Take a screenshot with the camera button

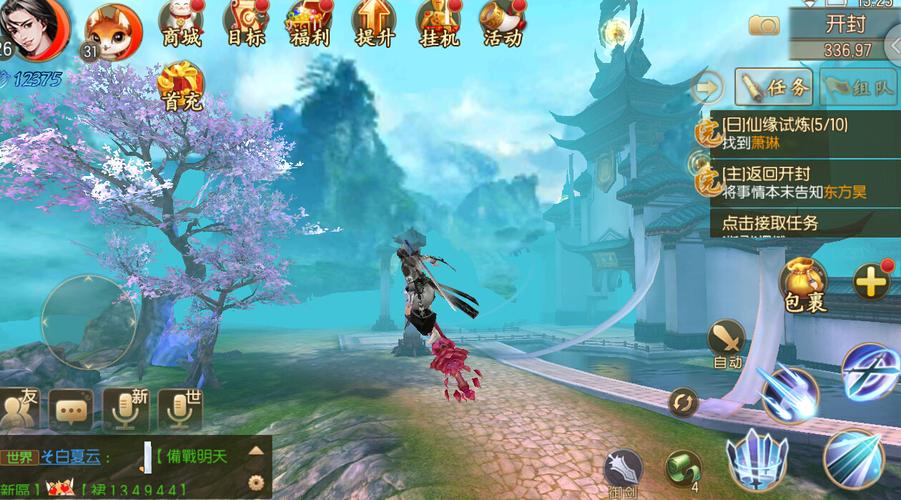click(x=764, y=25)
